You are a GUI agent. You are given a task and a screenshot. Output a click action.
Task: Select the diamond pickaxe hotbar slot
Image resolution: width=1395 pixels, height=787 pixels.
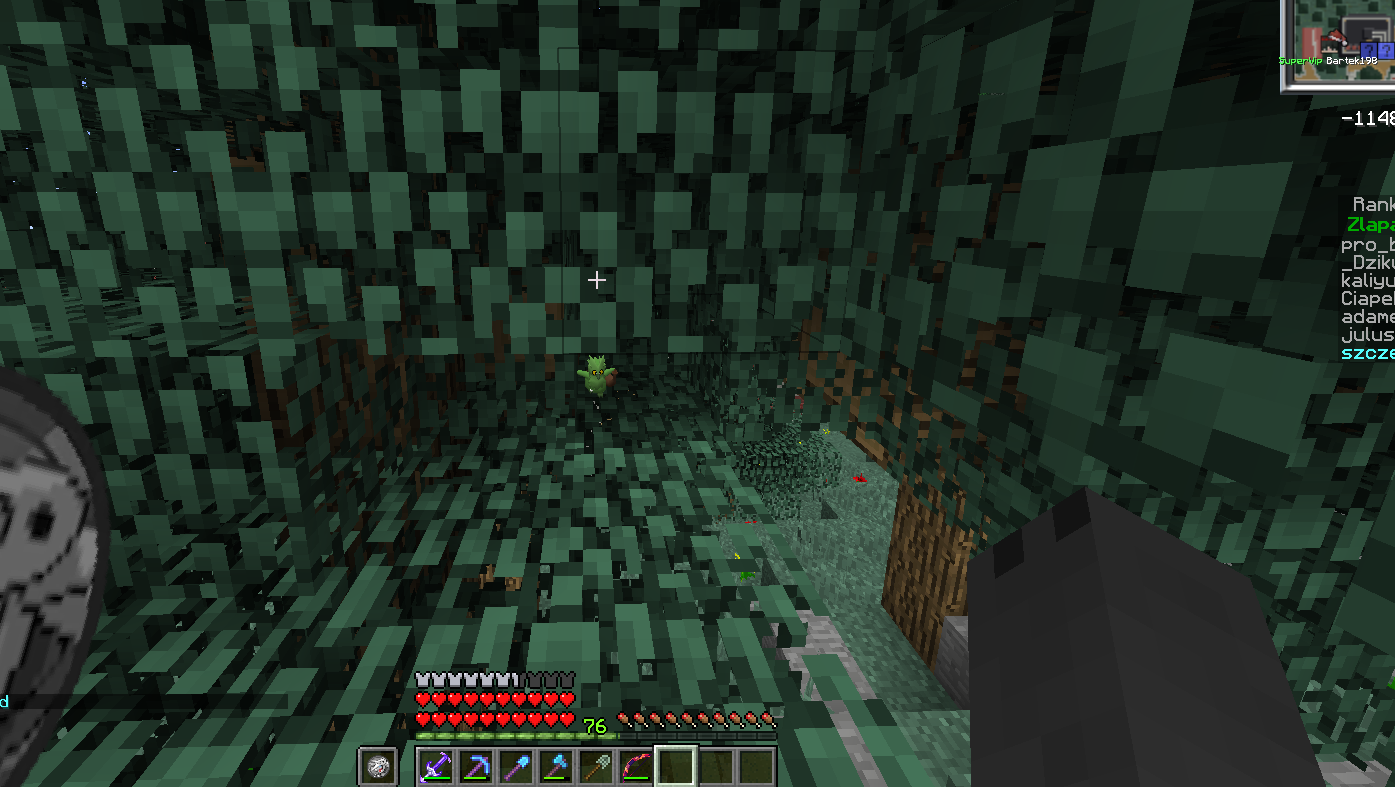click(x=475, y=767)
